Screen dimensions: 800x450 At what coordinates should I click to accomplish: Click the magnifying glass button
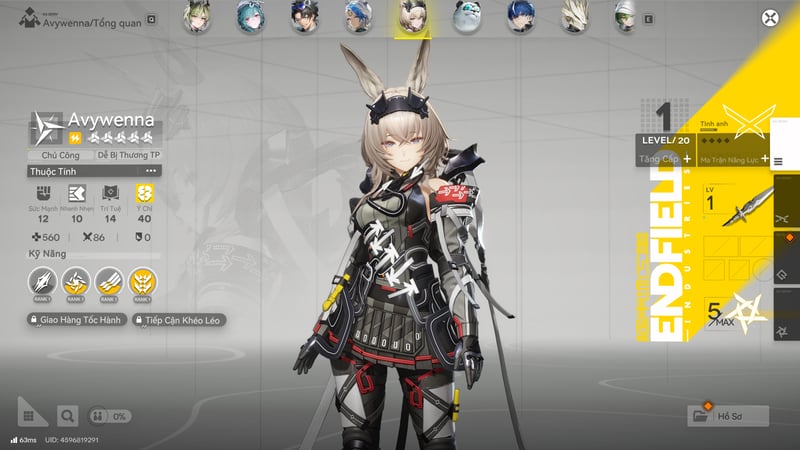pyautogui.click(x=67, y=415)
